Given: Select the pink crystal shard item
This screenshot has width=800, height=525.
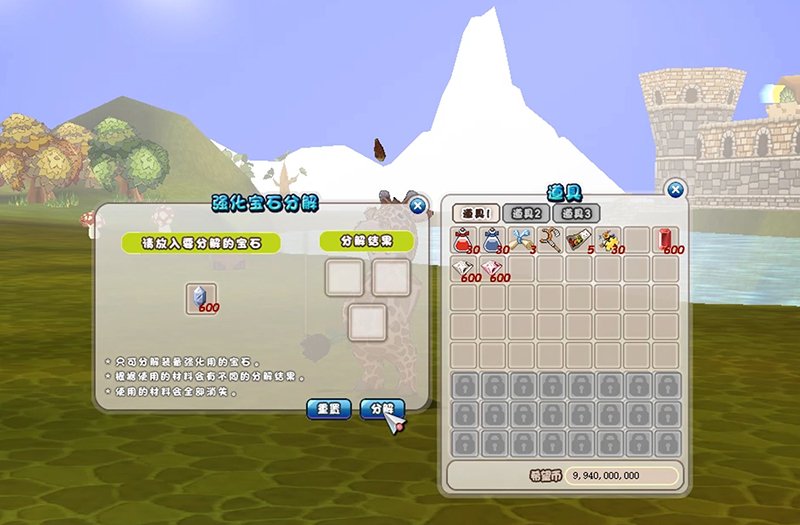Looking at the screenshot, I should click(x=493, y=269).
